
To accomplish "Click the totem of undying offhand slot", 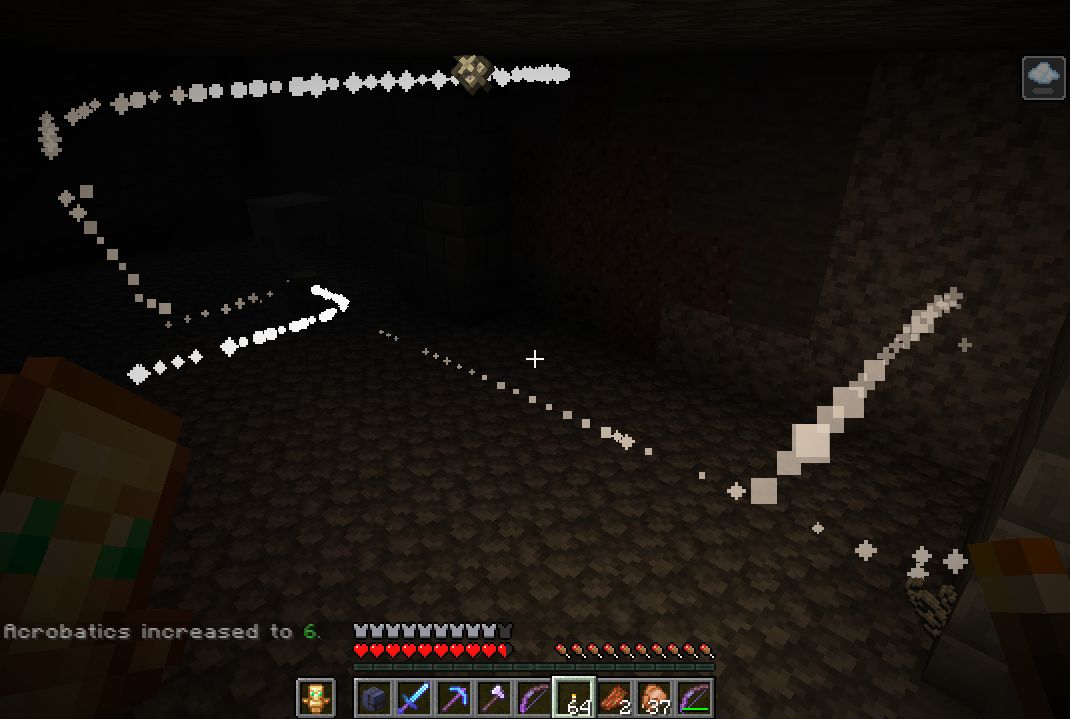I will point(316,697).
